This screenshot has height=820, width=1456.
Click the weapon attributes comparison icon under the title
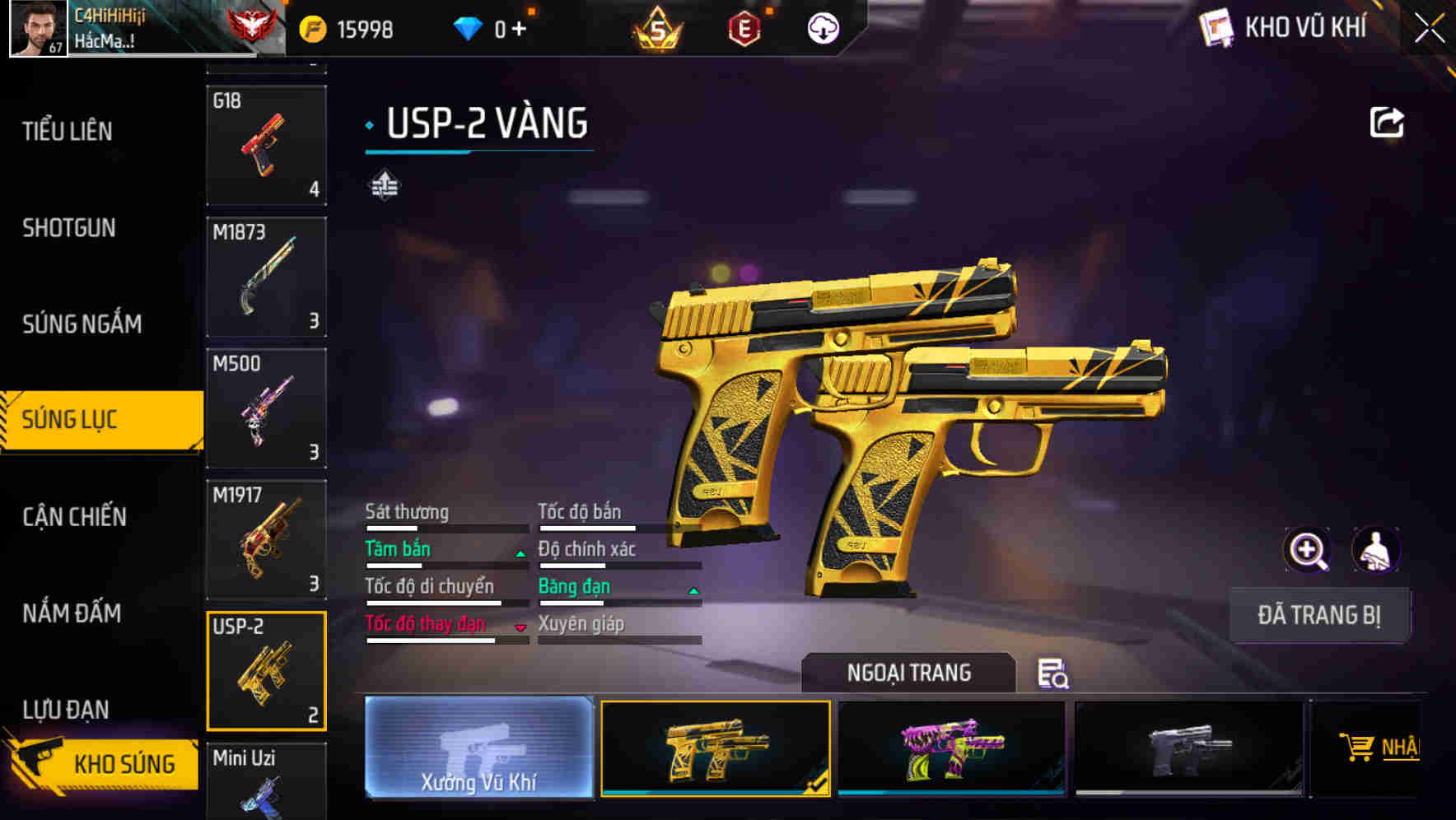384,186
